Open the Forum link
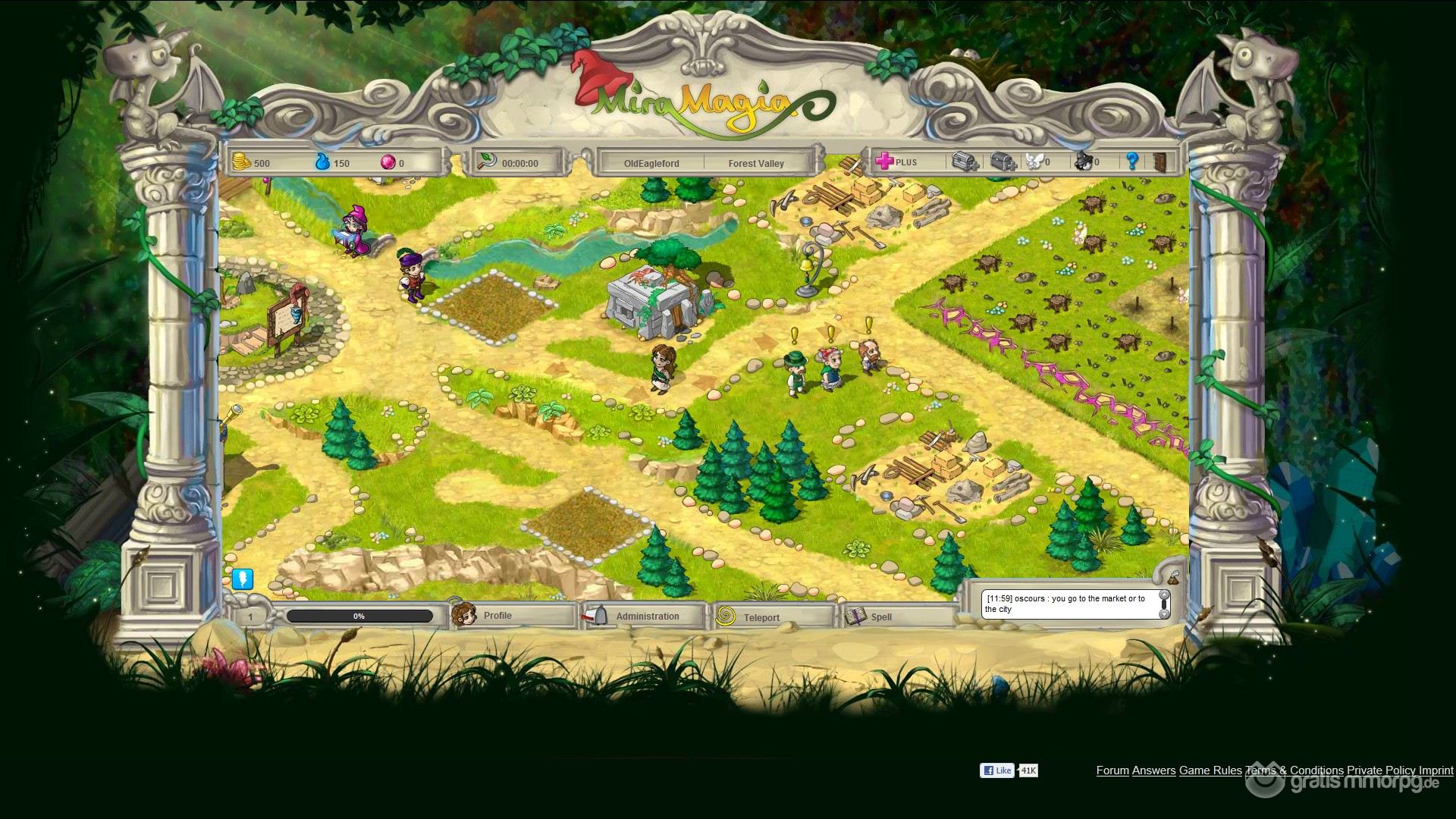The image size is (1456, 819). 1112,770
